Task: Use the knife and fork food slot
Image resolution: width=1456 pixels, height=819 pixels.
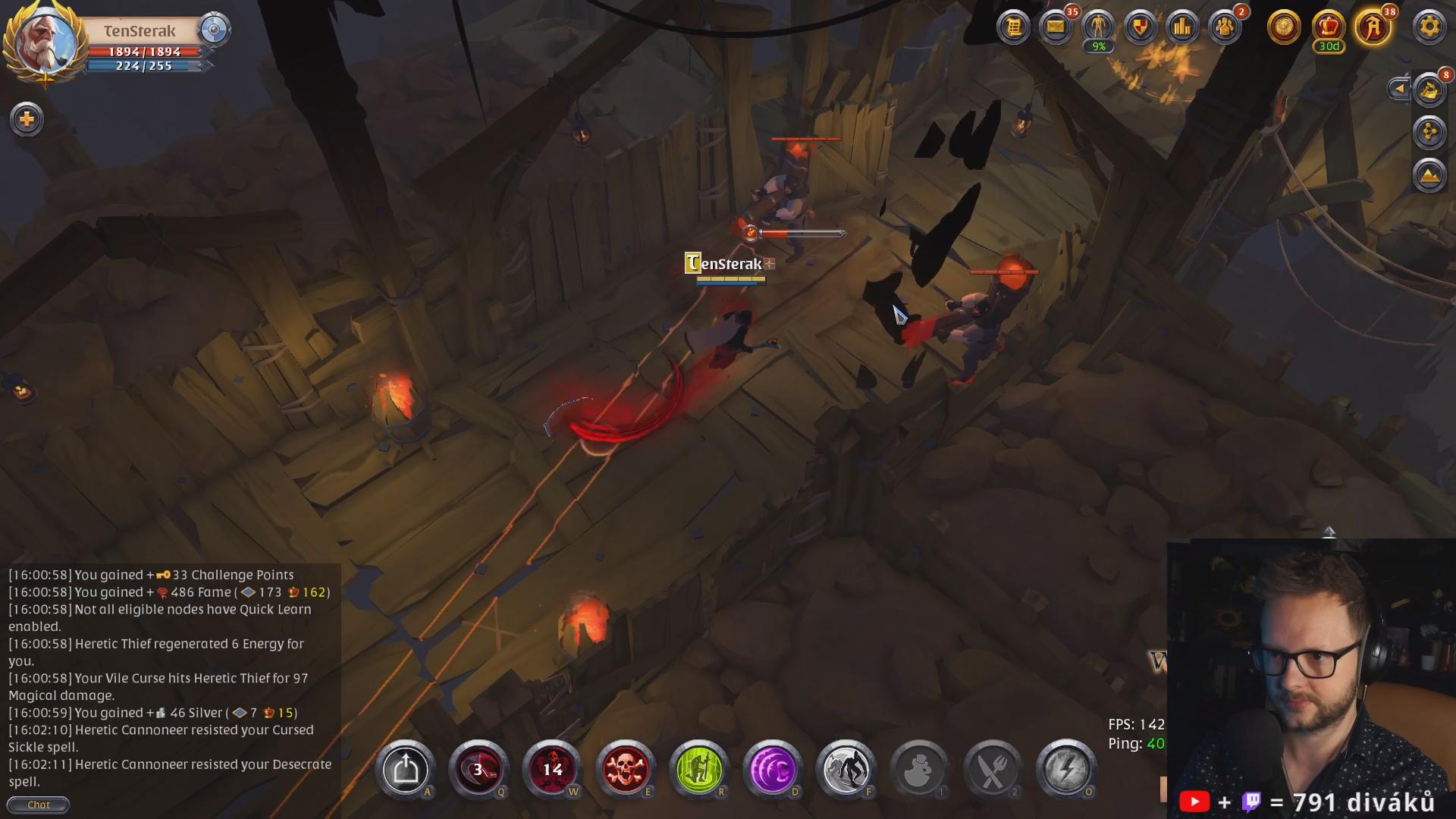Action: pyautogui.click(x=993, y=770)
